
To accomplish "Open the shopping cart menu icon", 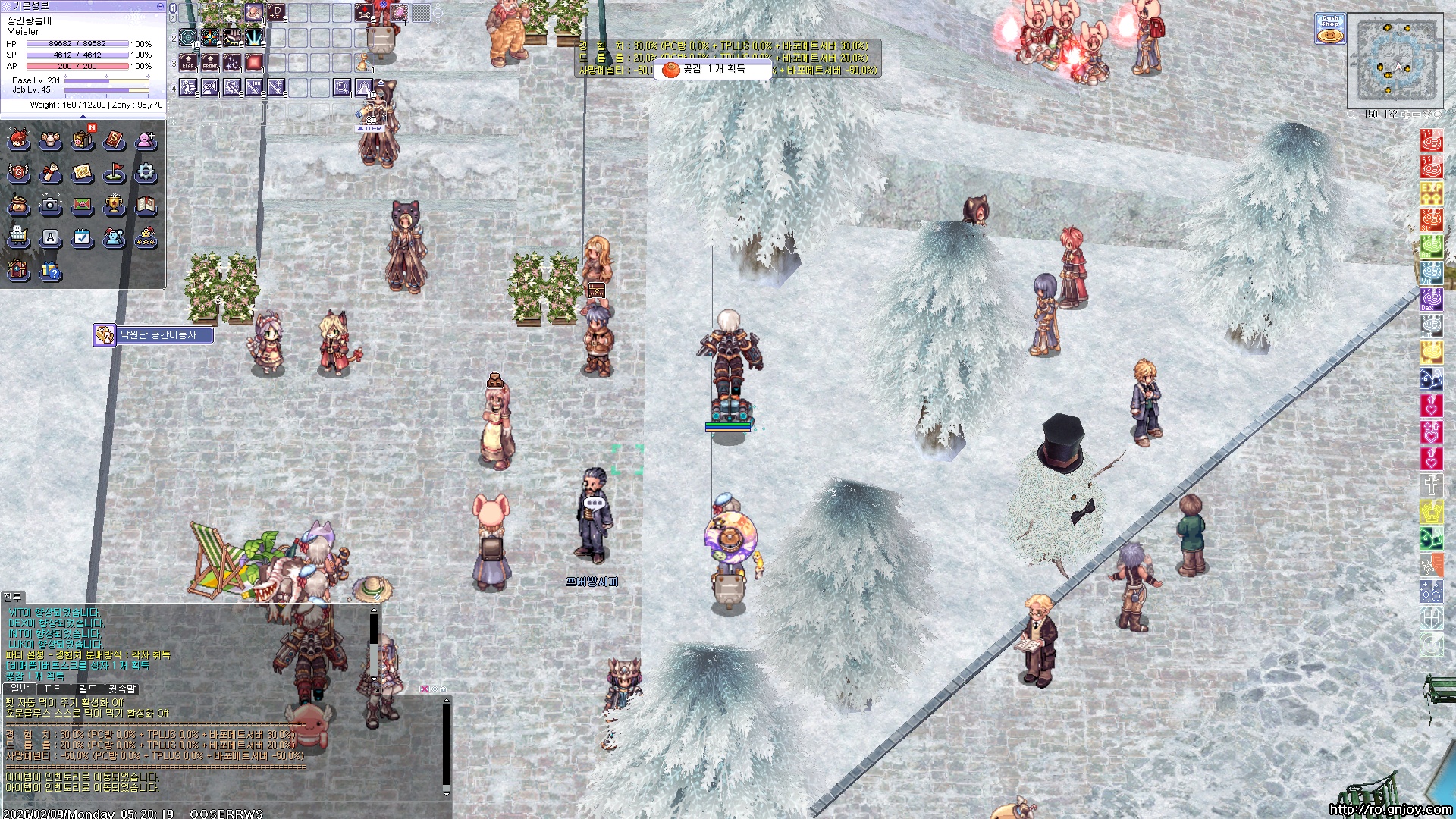I will pos(18,237).
